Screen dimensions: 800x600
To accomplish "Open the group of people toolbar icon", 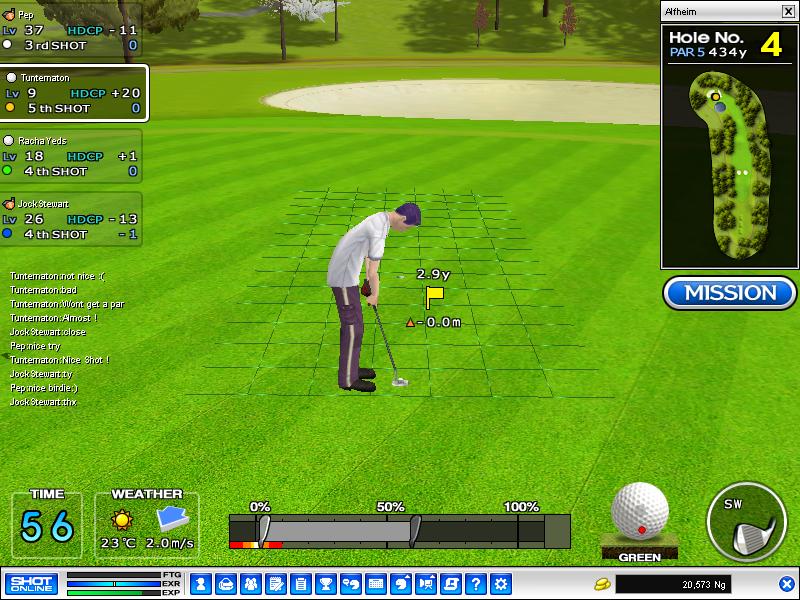I will tap(250, 583).
